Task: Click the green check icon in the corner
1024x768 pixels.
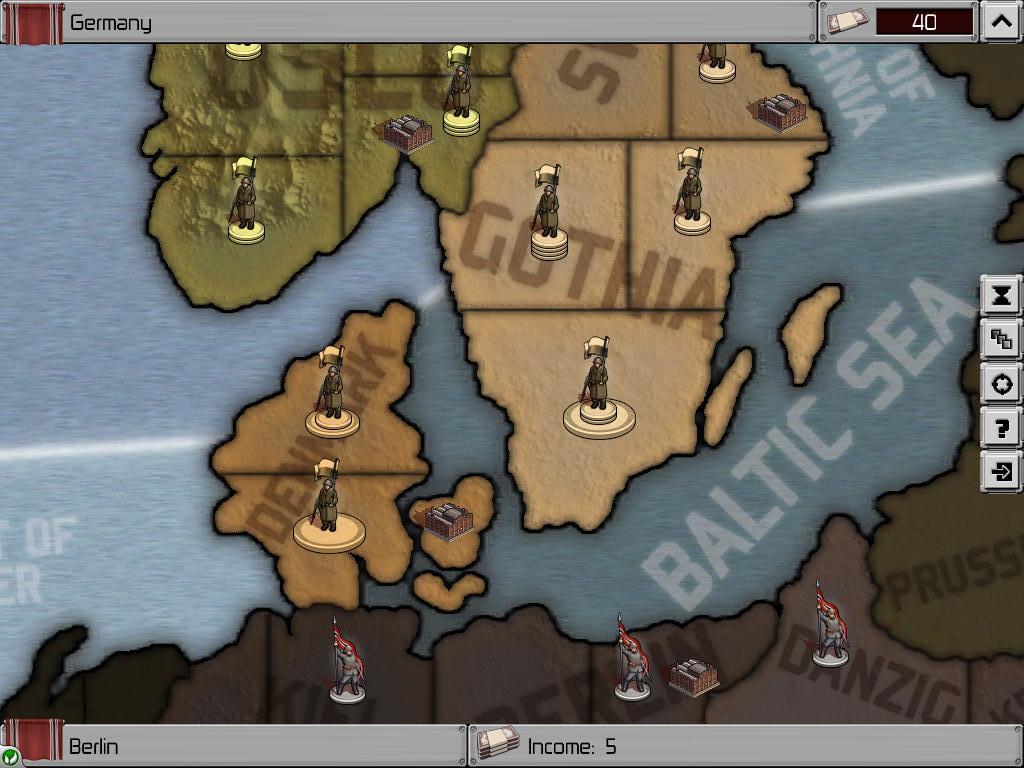Action: pos(9,756)
